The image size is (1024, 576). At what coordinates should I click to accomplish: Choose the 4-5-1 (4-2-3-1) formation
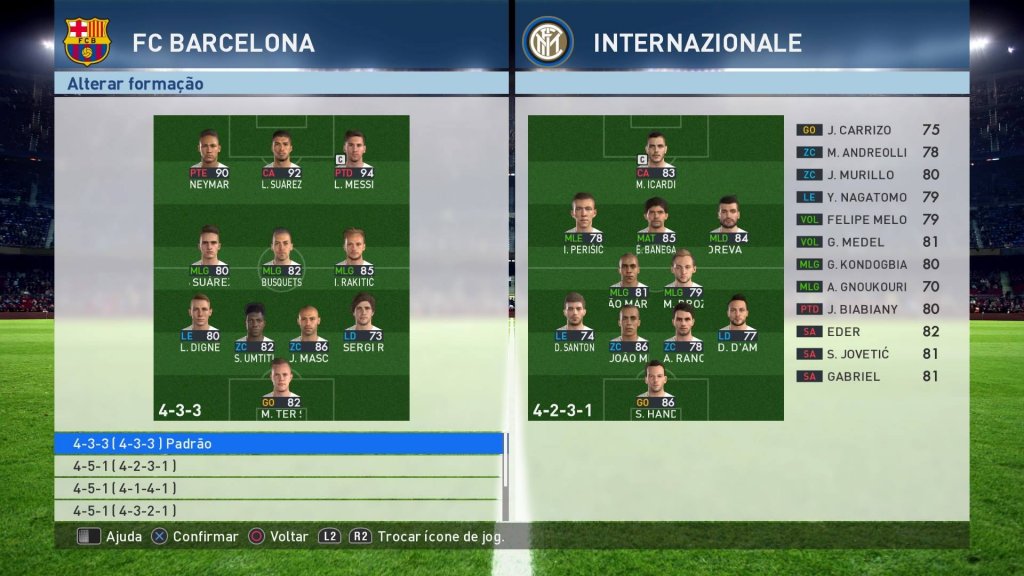(279, 466)
